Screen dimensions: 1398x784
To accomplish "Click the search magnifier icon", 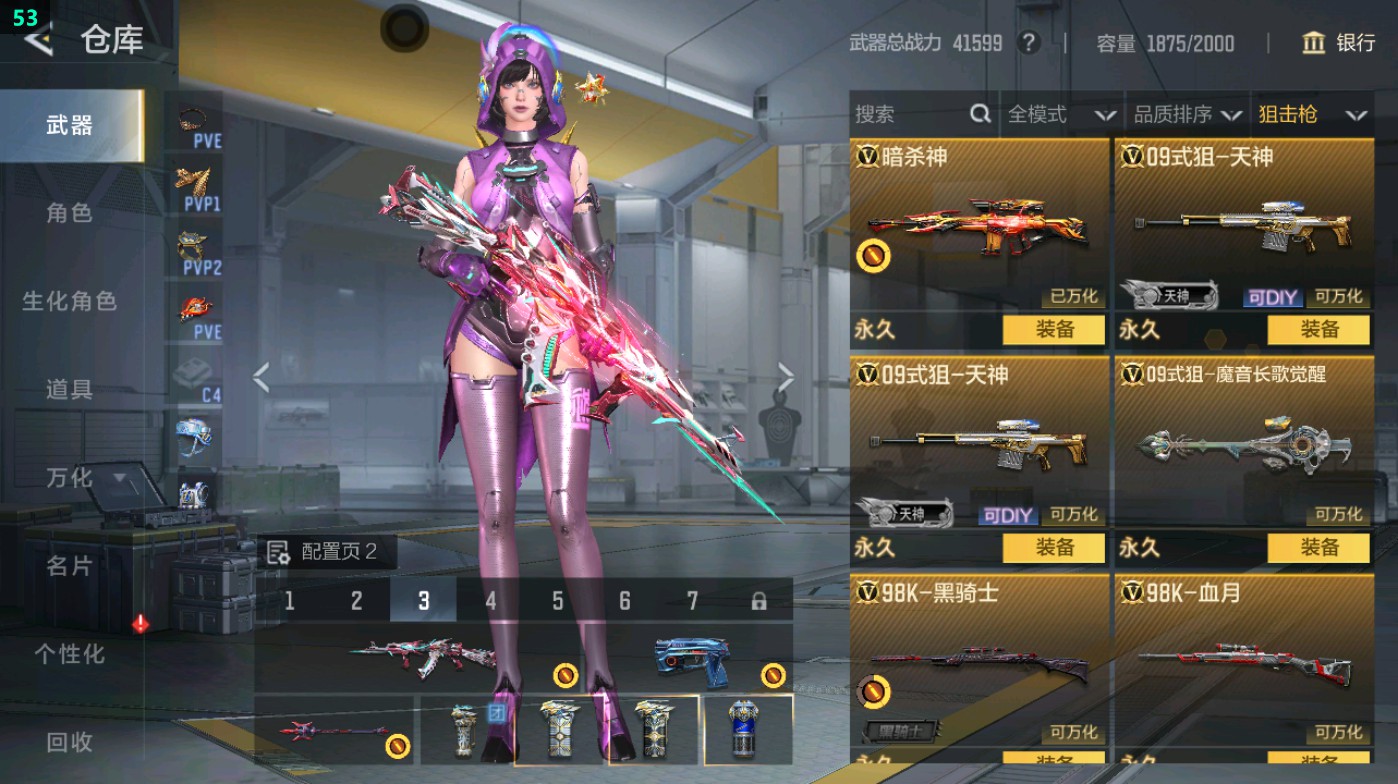I will pyautogui.click(x=978, y=115).
